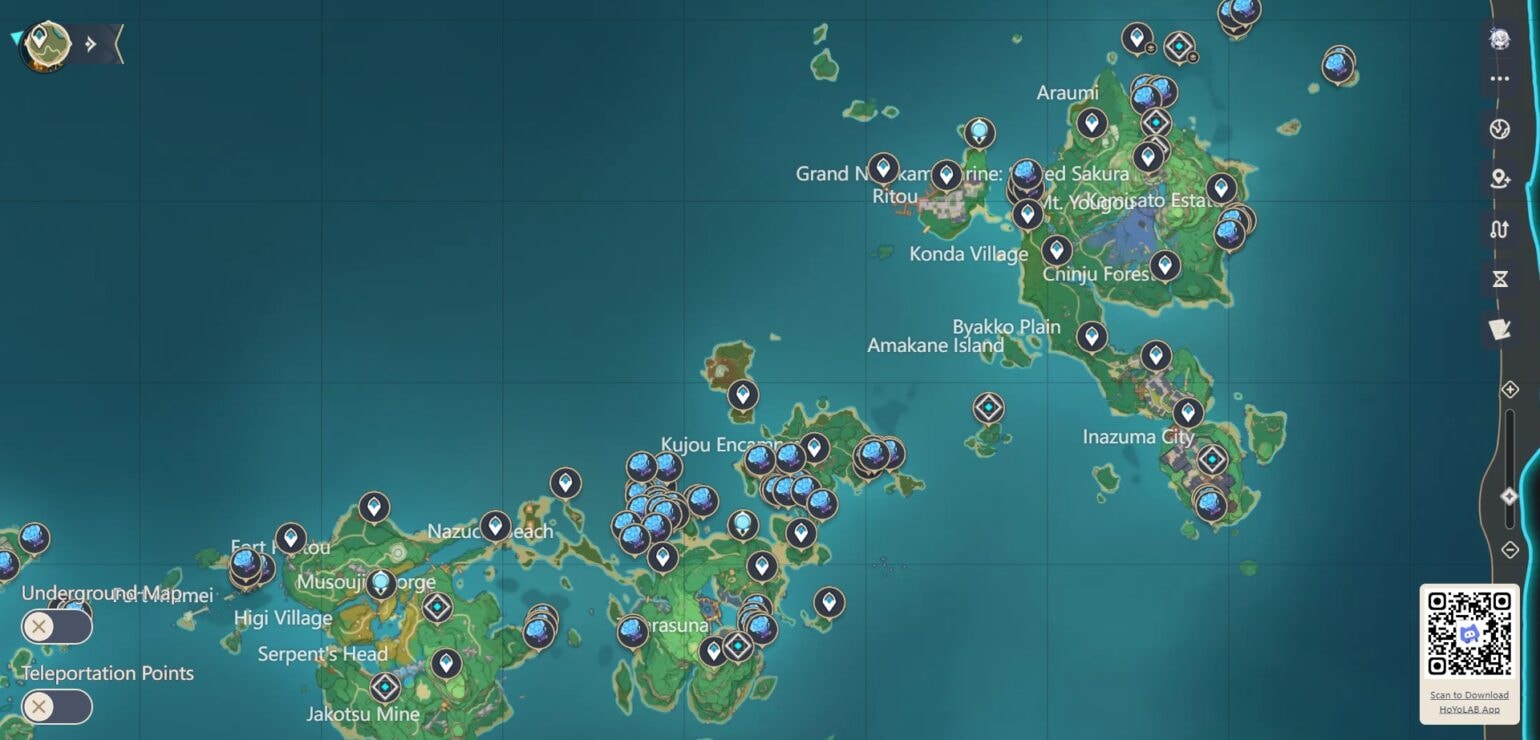
Task: Open the region selector globe icon
Action: pyautogui.click(x=1500, y=128)
